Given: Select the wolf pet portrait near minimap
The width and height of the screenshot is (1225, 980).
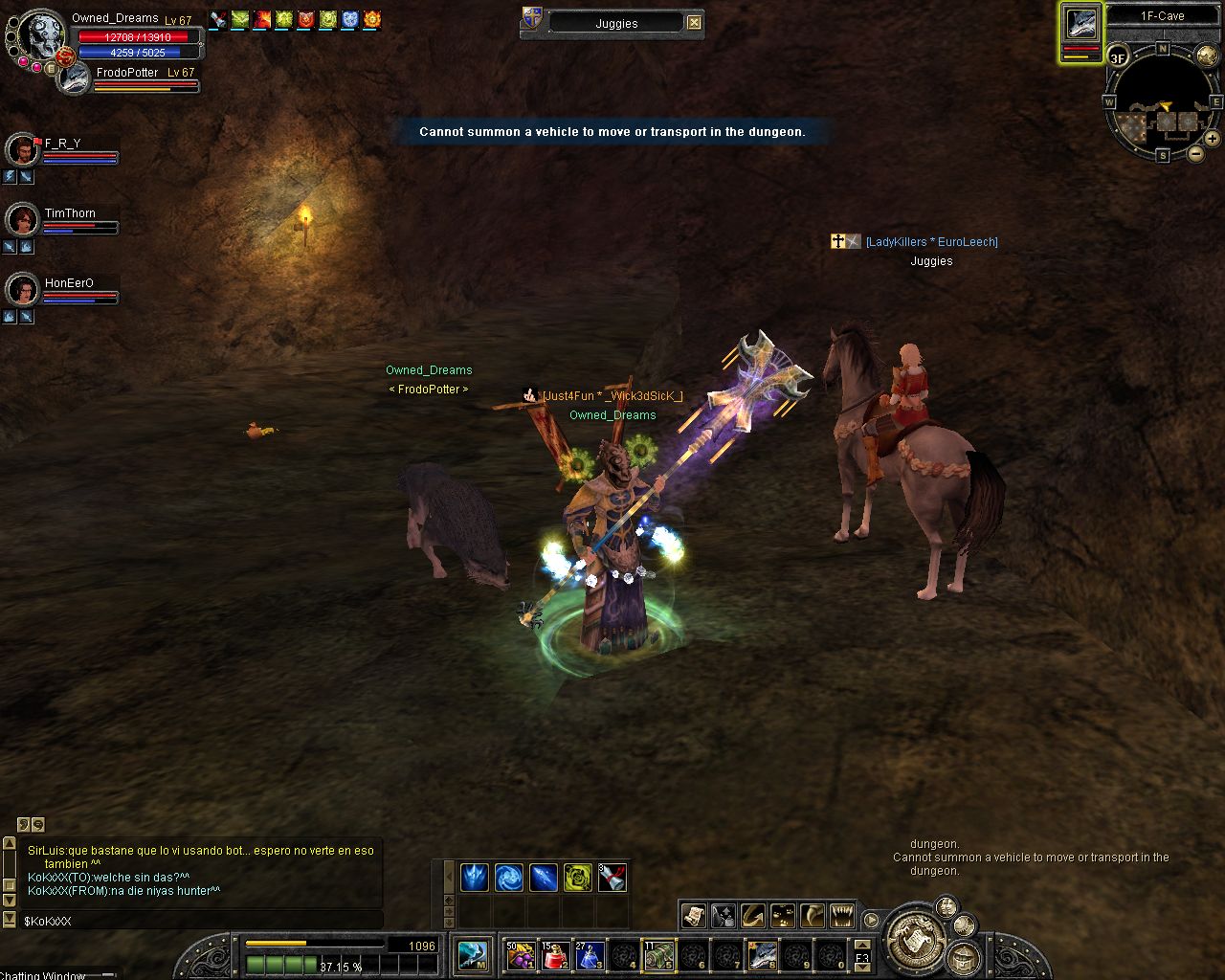Looking at the screenshot, I should tap(1081, 27).
